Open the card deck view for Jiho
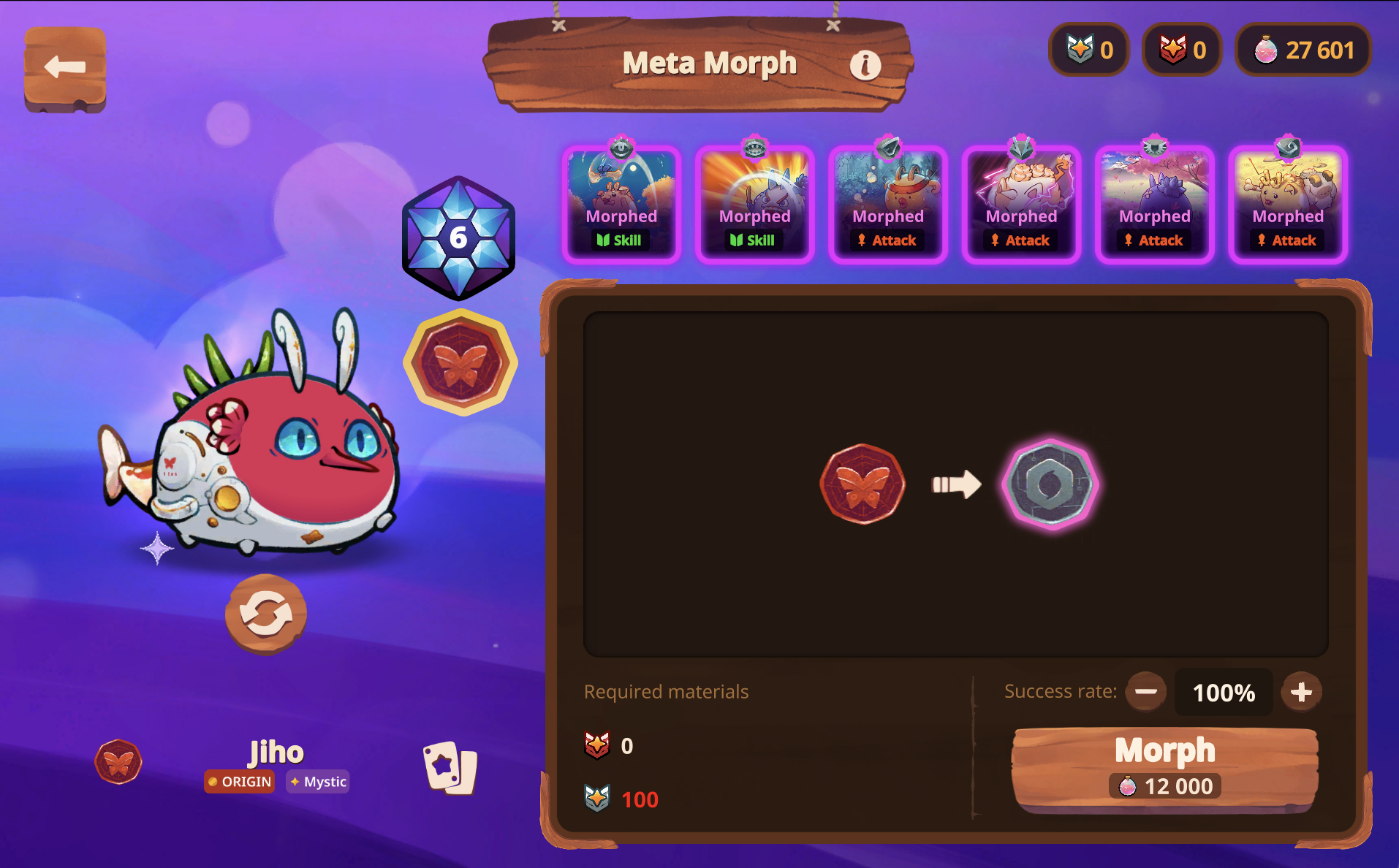Screen dimensions: 1399x868 (450, 766)
